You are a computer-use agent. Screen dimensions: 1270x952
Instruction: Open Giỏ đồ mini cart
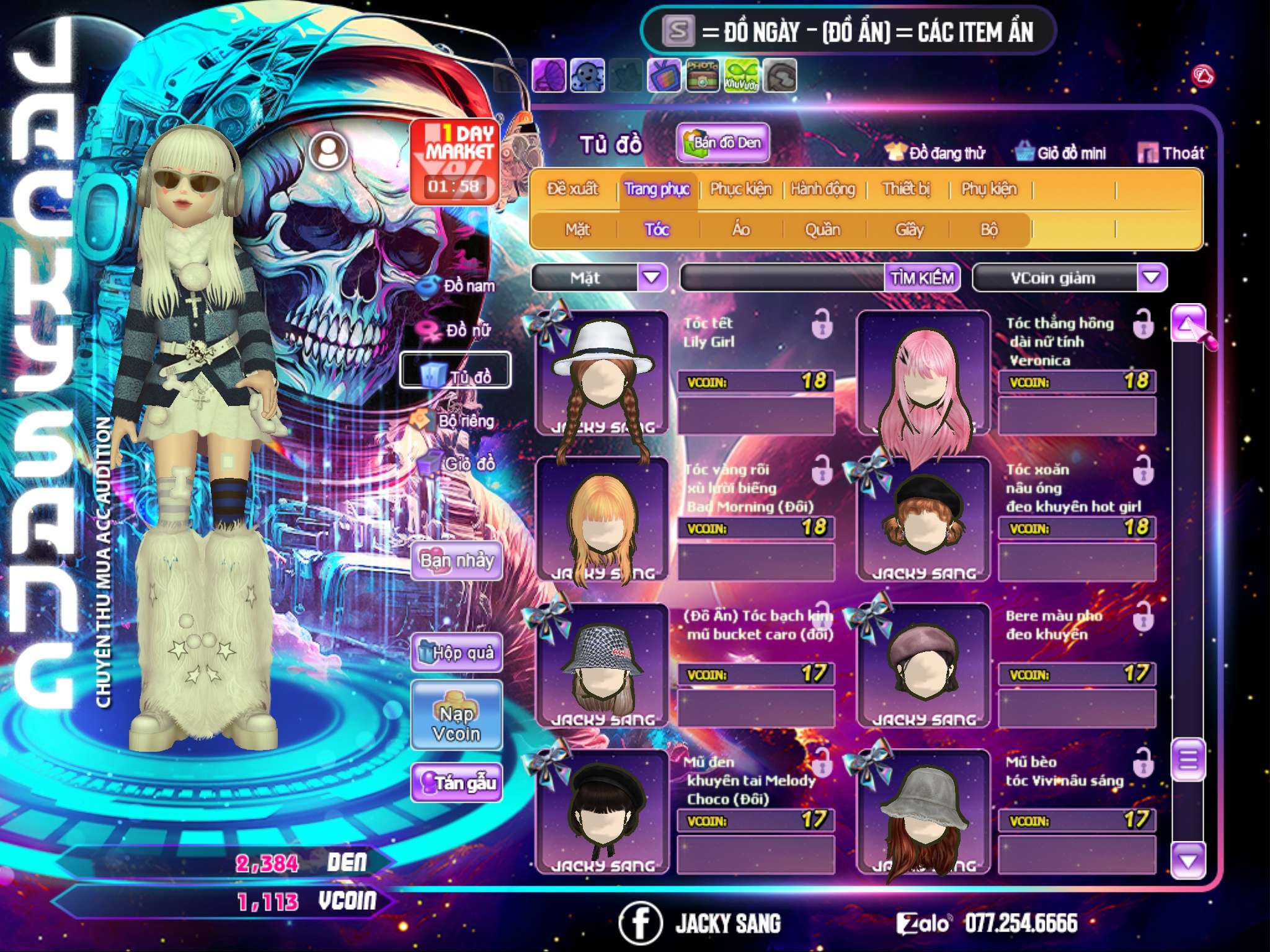tap(1061, 152)
